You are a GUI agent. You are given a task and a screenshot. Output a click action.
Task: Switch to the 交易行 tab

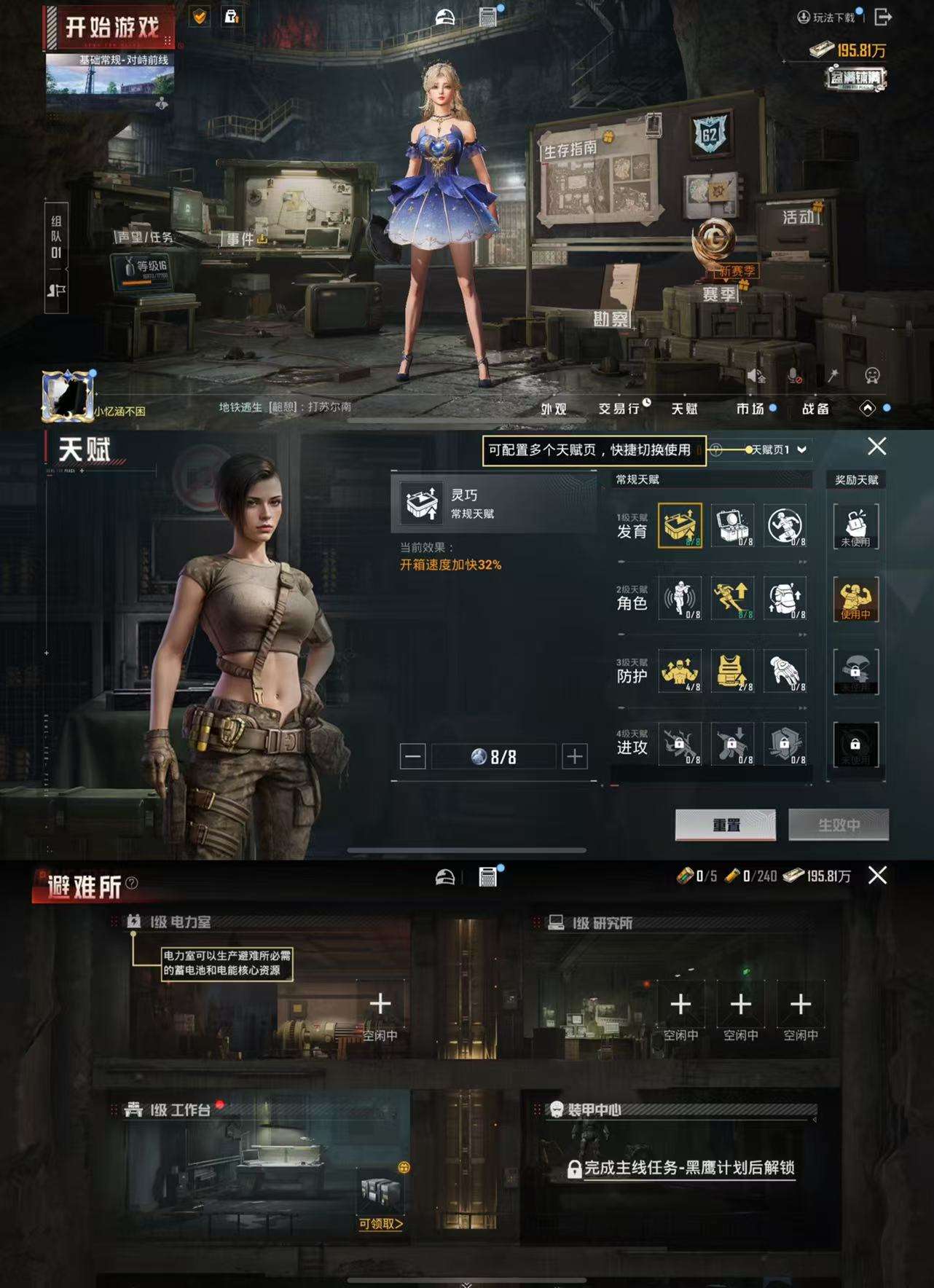point(619,409)
